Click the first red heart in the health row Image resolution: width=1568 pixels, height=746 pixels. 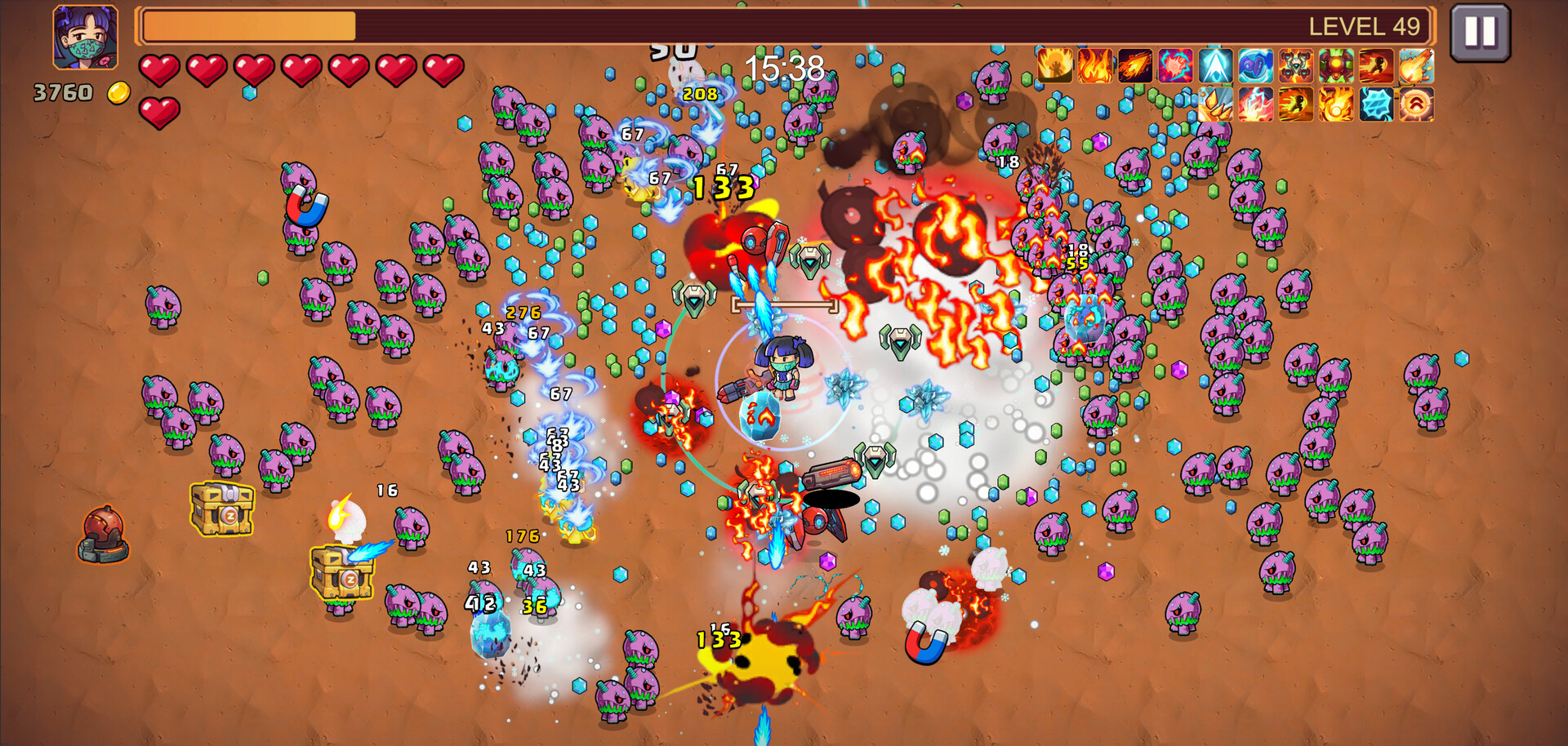pos(160,68)
